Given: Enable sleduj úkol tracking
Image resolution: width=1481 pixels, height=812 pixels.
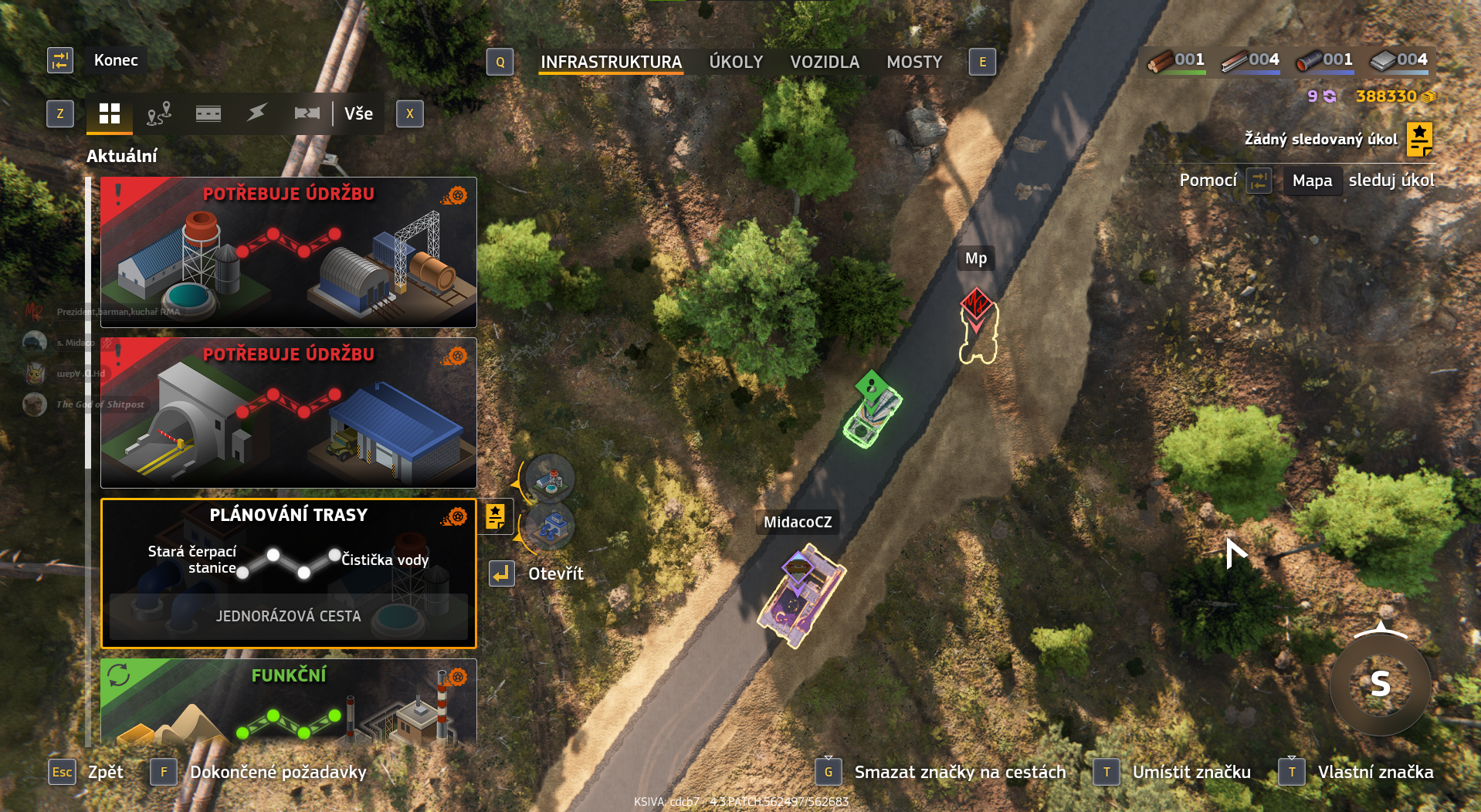Looking at the screenshot, I should [x=1391, y=180].
